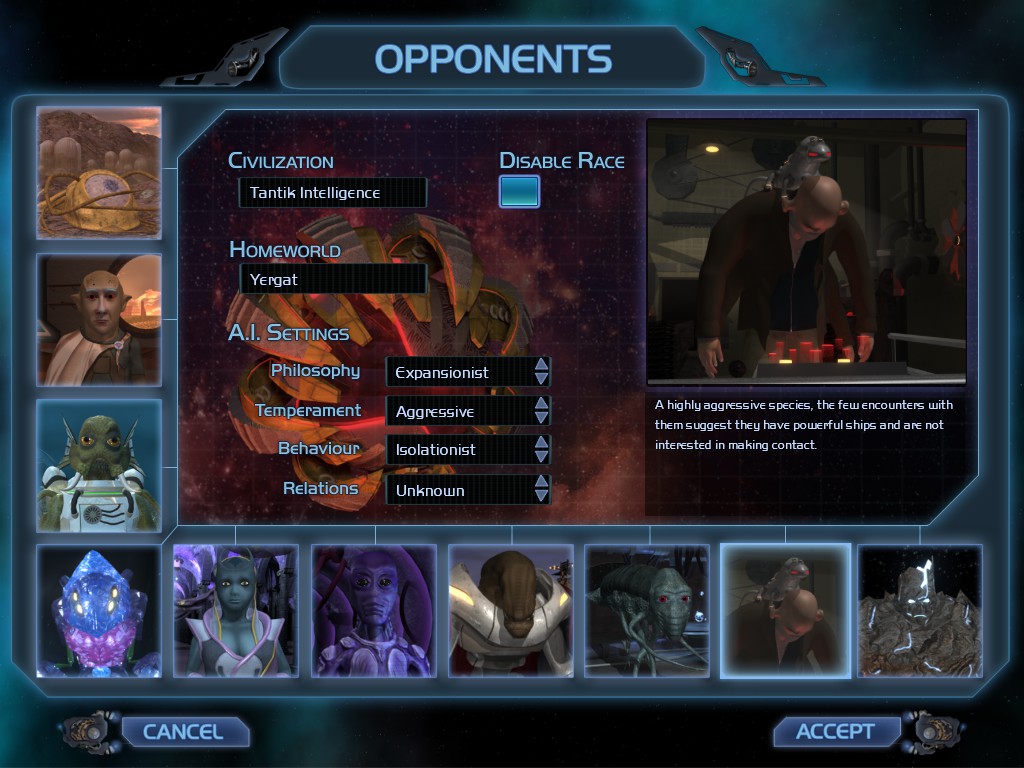Choose the grey-skinned female alien portrait

236,611
